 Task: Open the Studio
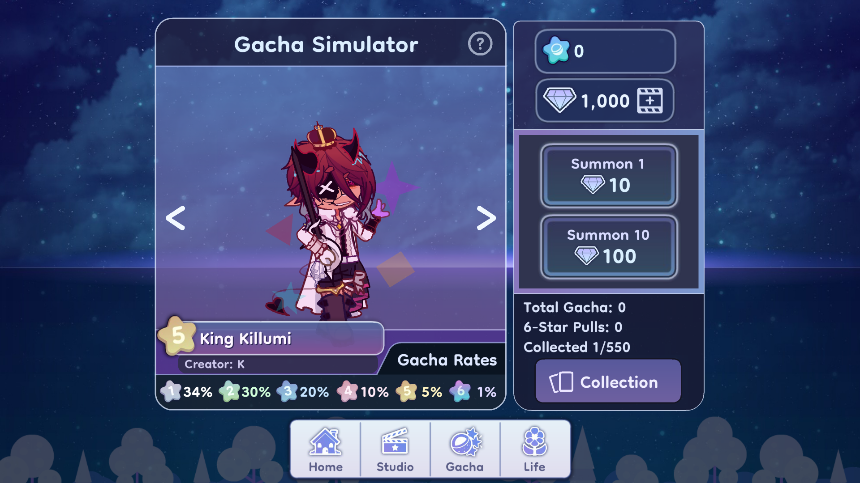pyautogui.click(x=395, y=449)
